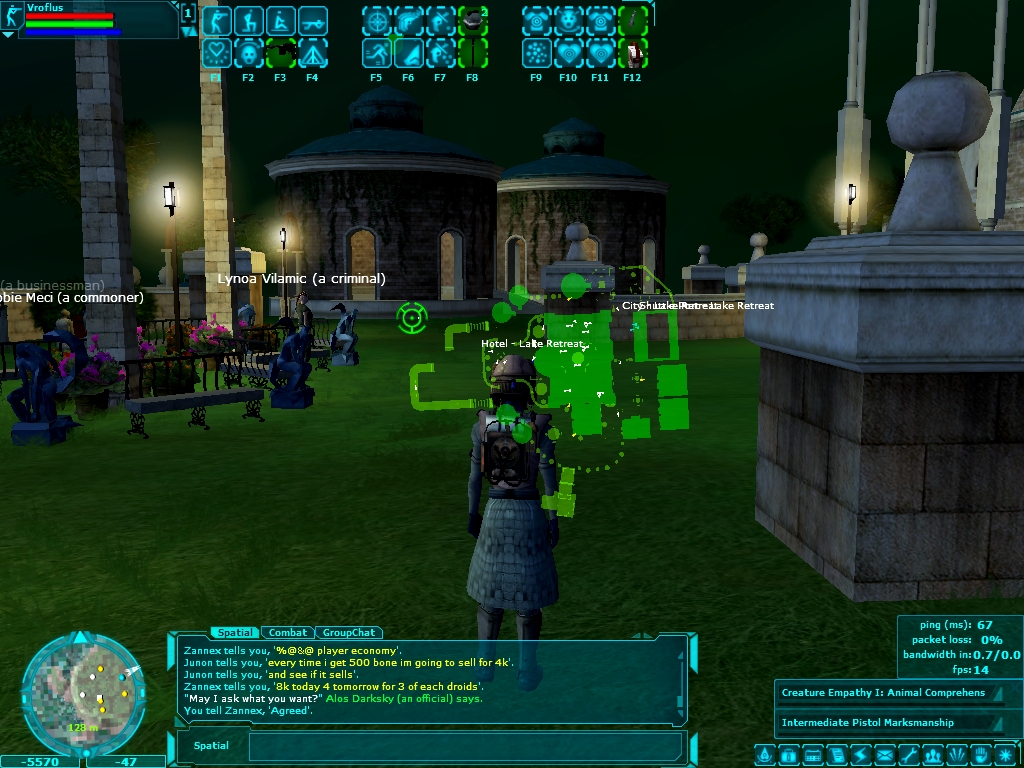Select the Spatial chat tab

click(x=236, y=632)
